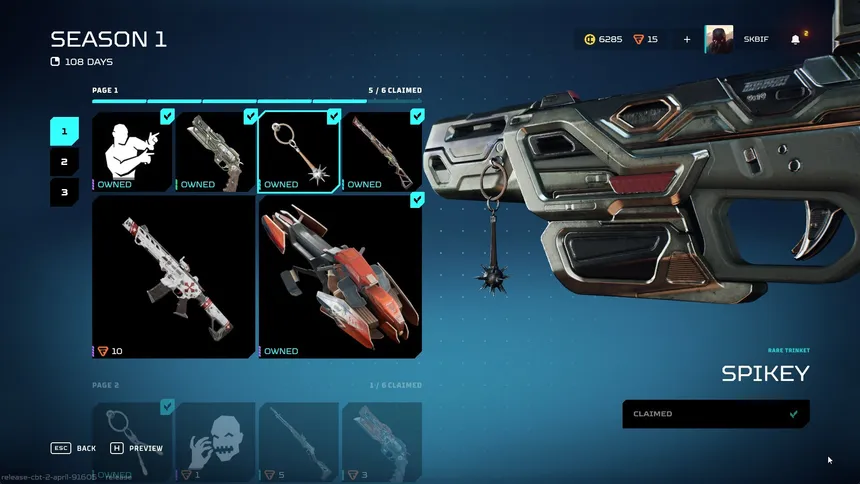Open battle pass page 3 tab

pyautogui.click(x=64, y=191)
